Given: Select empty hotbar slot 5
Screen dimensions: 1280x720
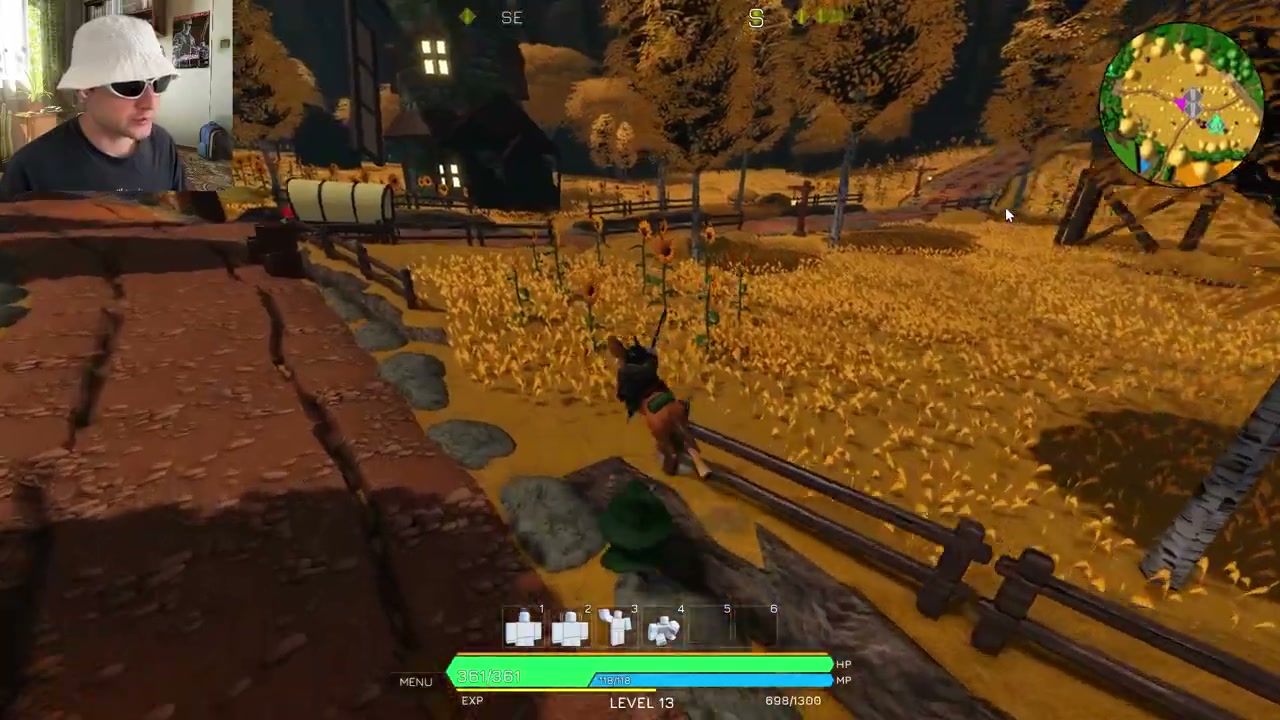Looking at the screenshot, I should [710, 627].
